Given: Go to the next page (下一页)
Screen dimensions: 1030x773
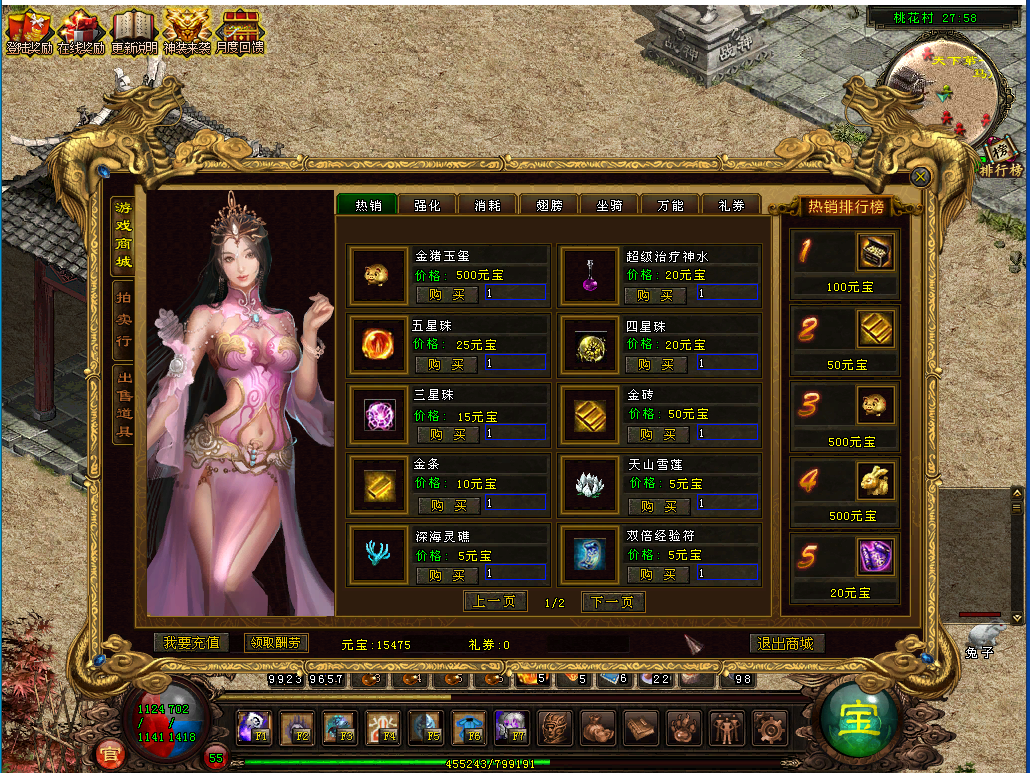Looking at the screenshot, I should click(x=613, y=602).
